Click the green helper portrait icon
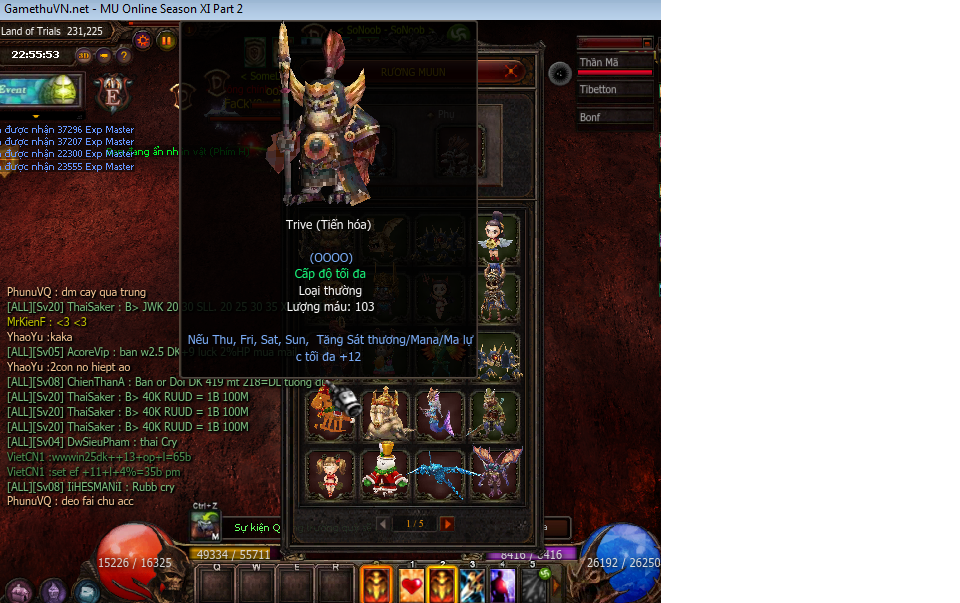 [x=205, y=524]
